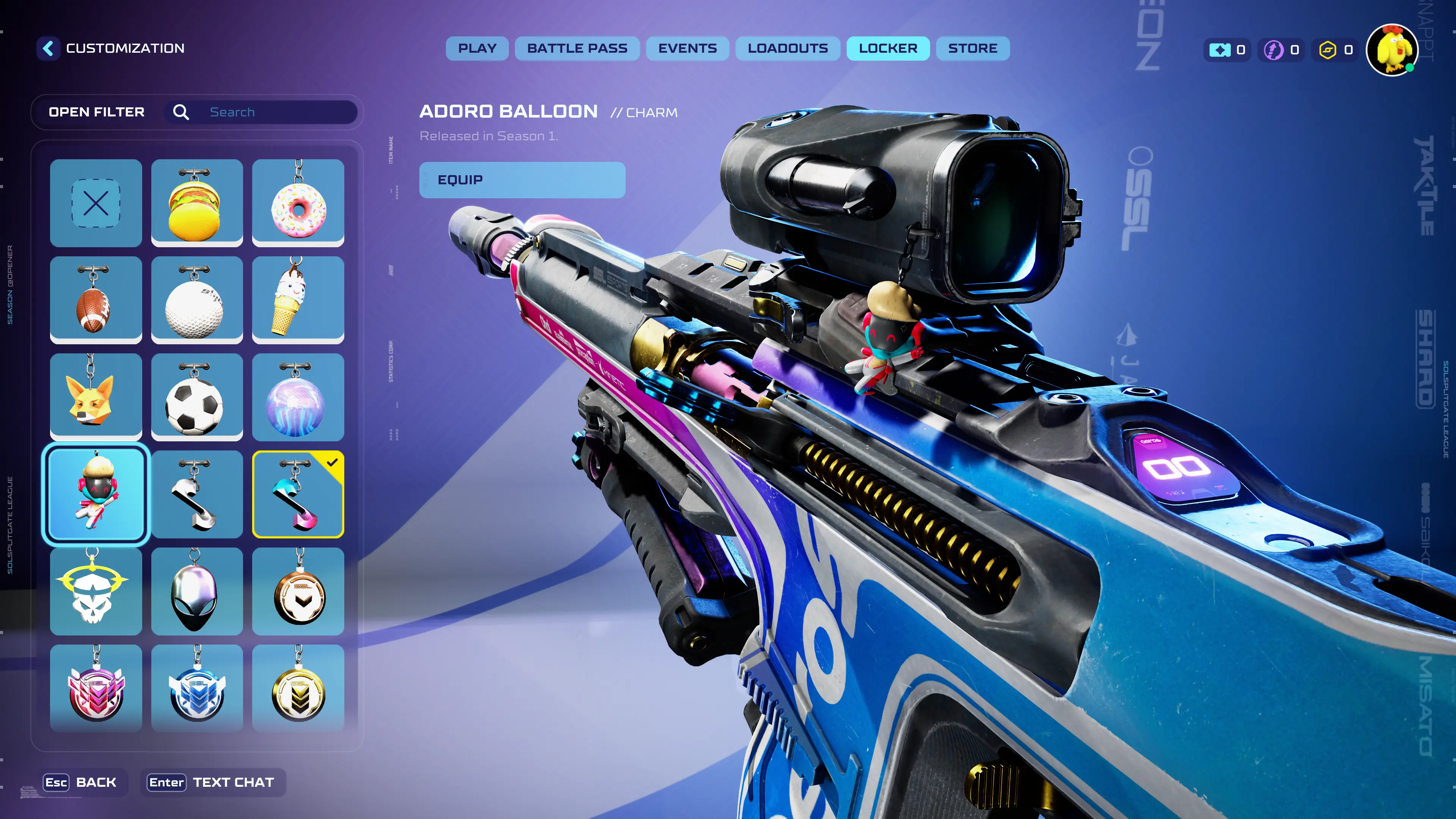Select the chrome alien head charm

tap(197, 591)
